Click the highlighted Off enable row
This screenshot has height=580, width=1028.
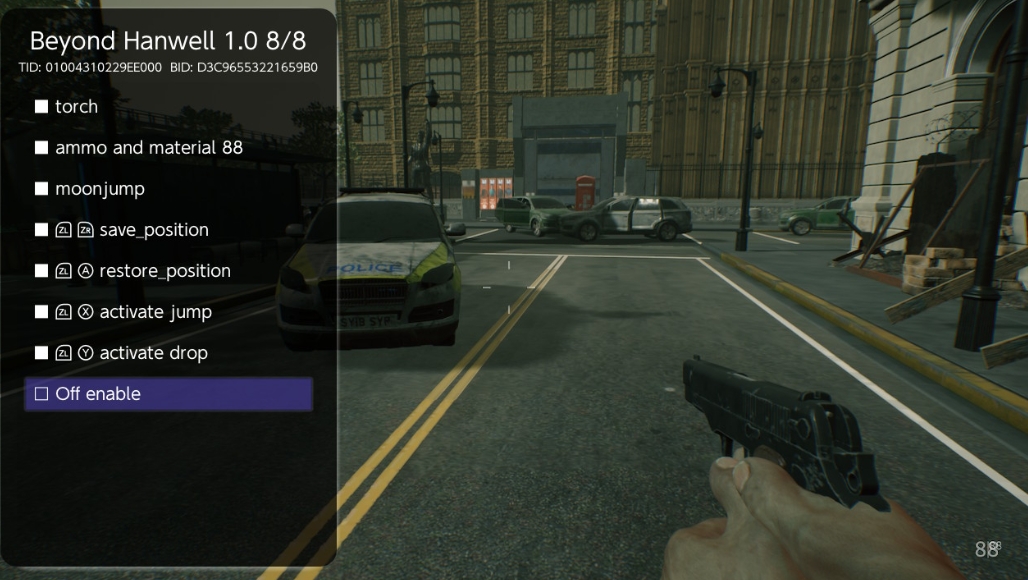point(168,394)
